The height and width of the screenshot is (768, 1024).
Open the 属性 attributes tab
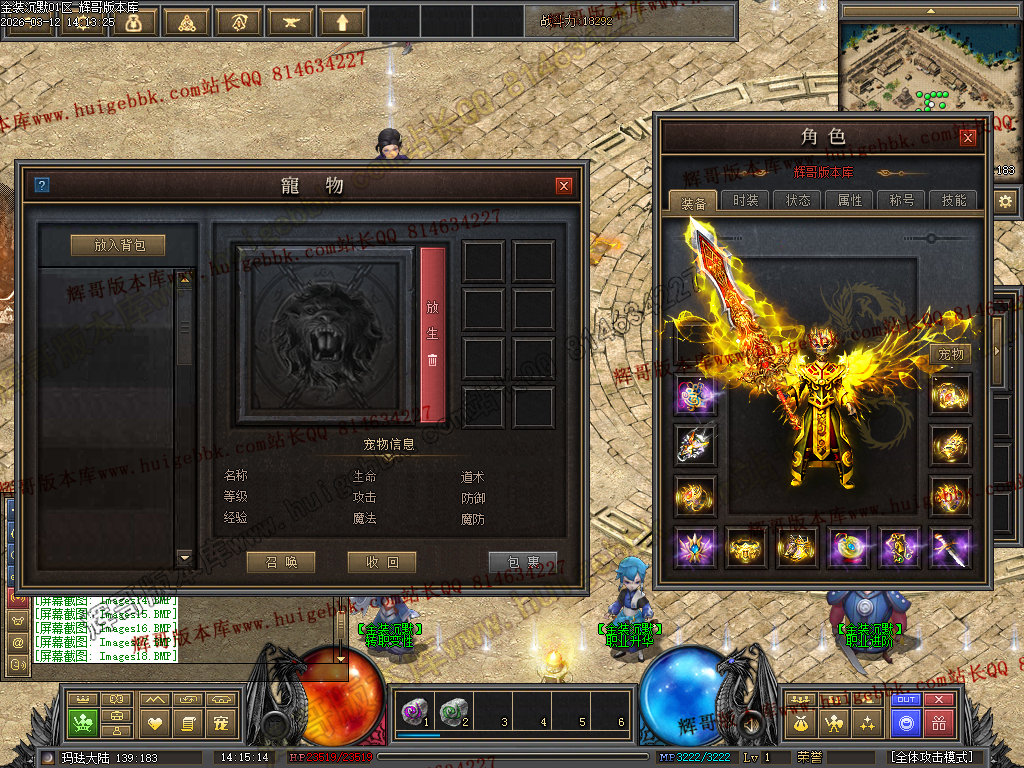[850, 200]
